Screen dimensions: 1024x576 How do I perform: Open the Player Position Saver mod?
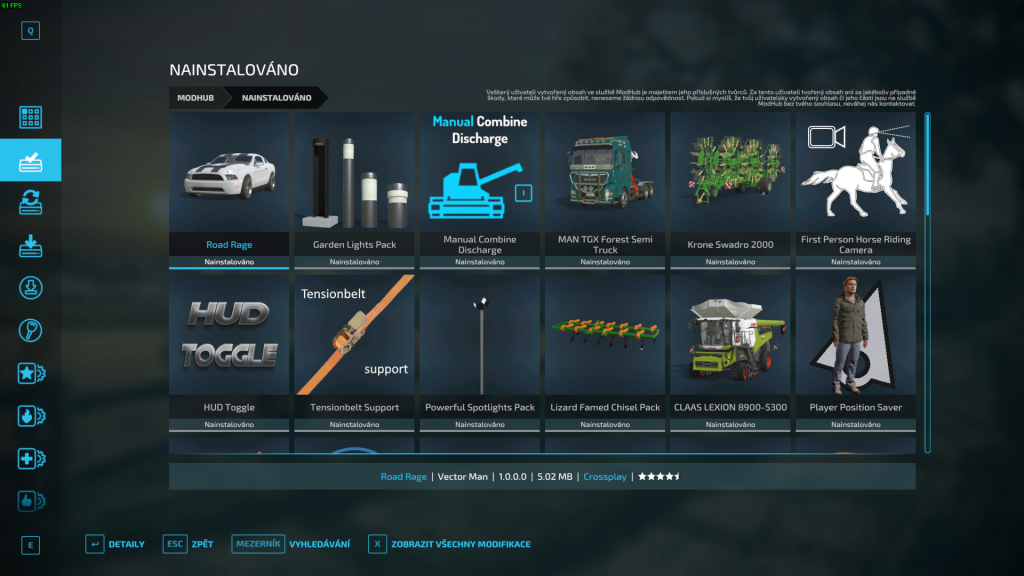tap(855, 352)
